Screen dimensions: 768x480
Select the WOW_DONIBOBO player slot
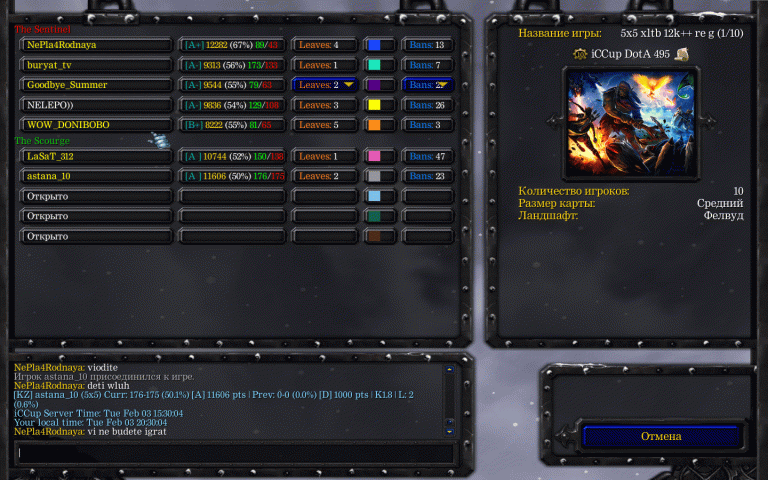97,125
